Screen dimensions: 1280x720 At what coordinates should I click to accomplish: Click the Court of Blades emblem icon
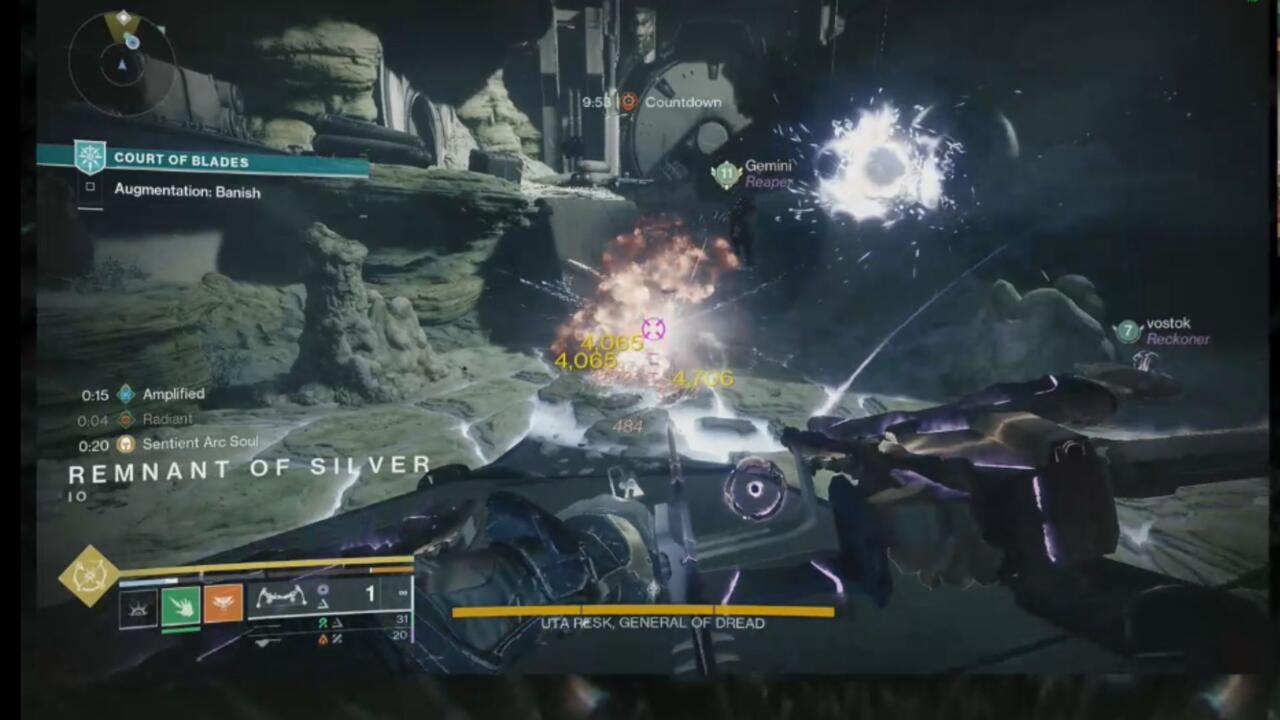pyautogui.click(x=90, y=158)
